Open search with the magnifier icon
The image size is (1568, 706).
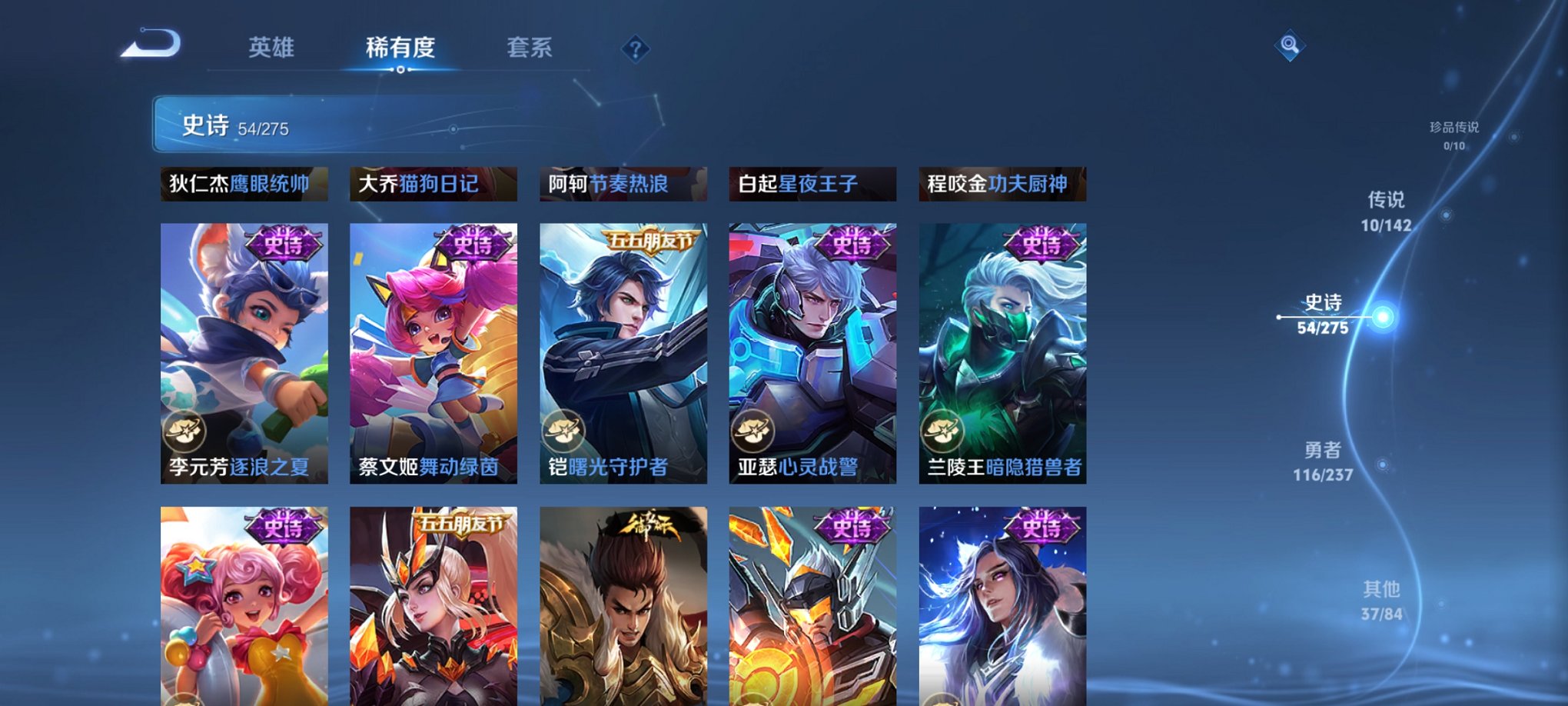(1291, 44)
